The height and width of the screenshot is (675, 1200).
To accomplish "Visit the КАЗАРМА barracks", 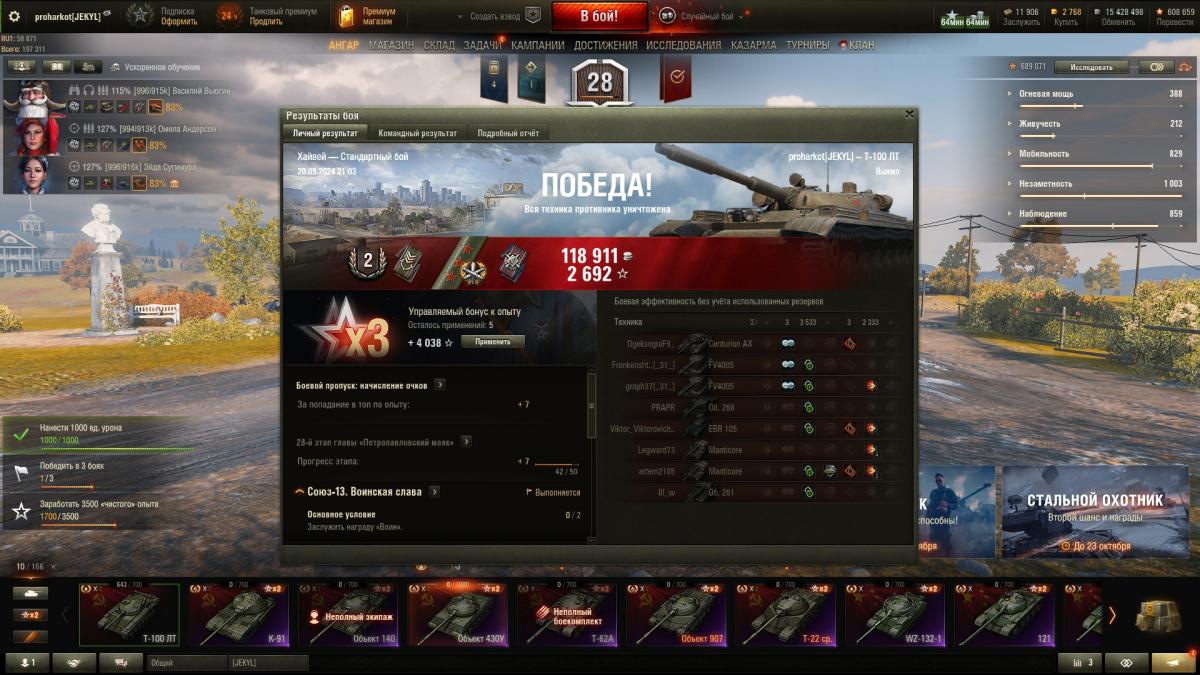I will [753, 45].
